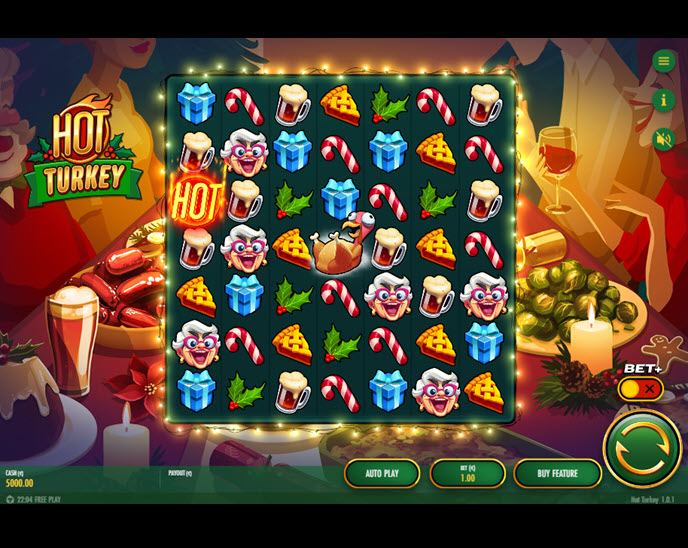This screenshot has height=548, width=688.
Task: Open the Auto Play options
Action: tap(382, 473)
